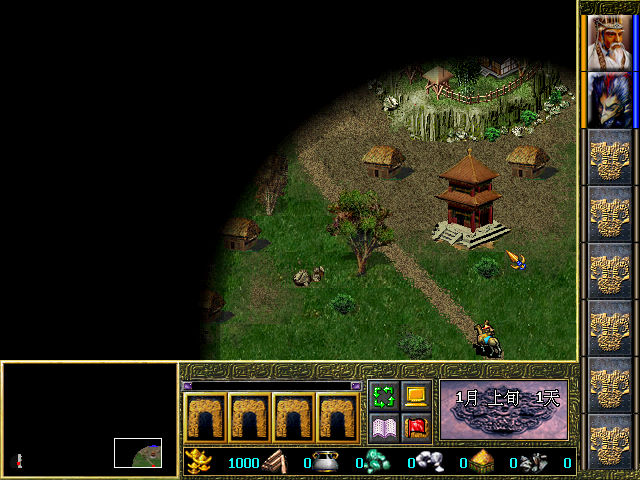Select the white-bearded elder hero portrait
This screenshot has height=480, width=640.
coord(610,42)
